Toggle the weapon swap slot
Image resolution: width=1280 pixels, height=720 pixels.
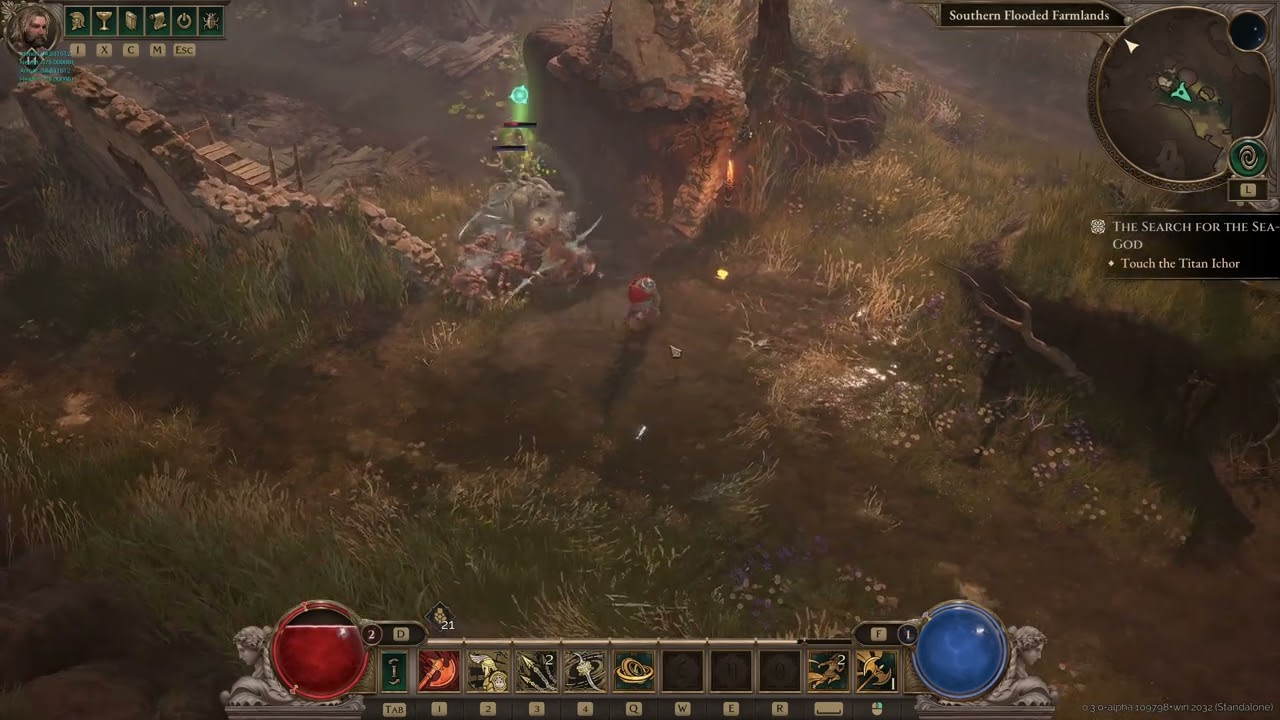394,671
